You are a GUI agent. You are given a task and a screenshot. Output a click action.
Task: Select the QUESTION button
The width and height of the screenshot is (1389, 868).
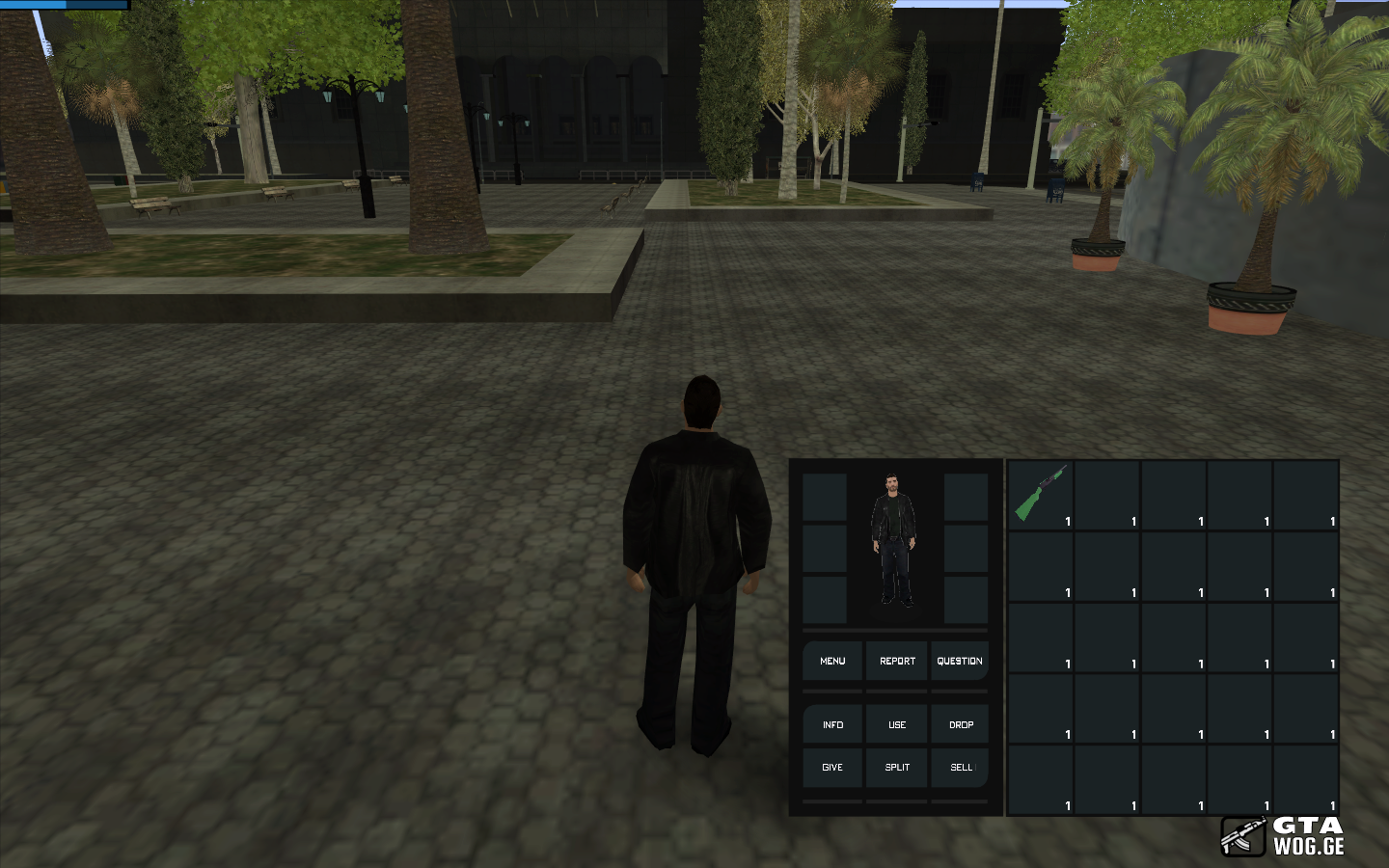click(x=960, y=662)
